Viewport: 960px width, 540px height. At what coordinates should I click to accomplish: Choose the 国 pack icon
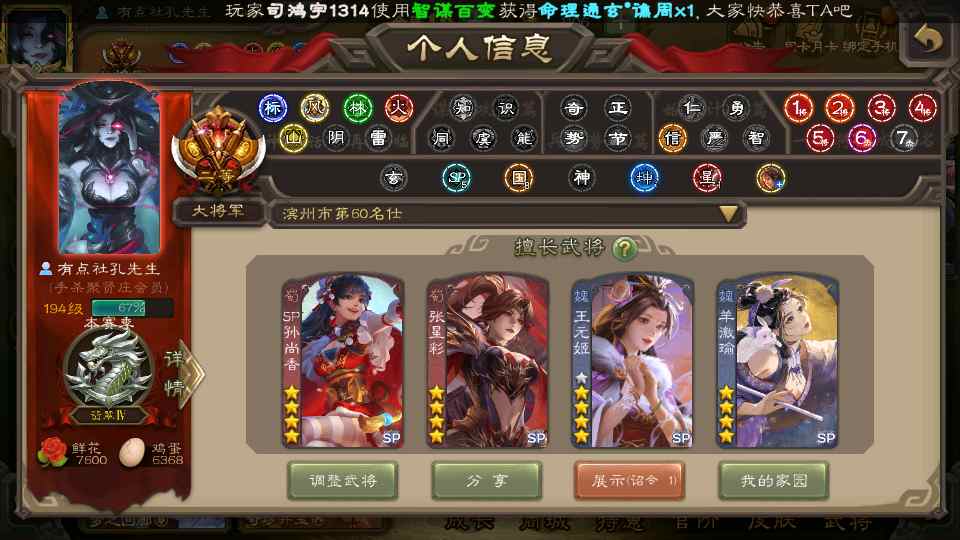click(x=518, y=179)
